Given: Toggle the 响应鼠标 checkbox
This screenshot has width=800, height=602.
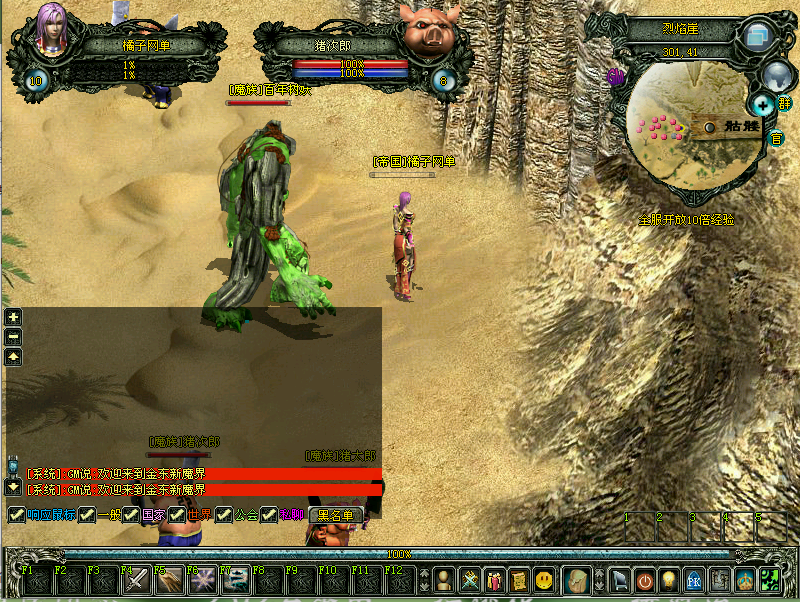Looking at the screenshot, I should [x=16, y=515].
